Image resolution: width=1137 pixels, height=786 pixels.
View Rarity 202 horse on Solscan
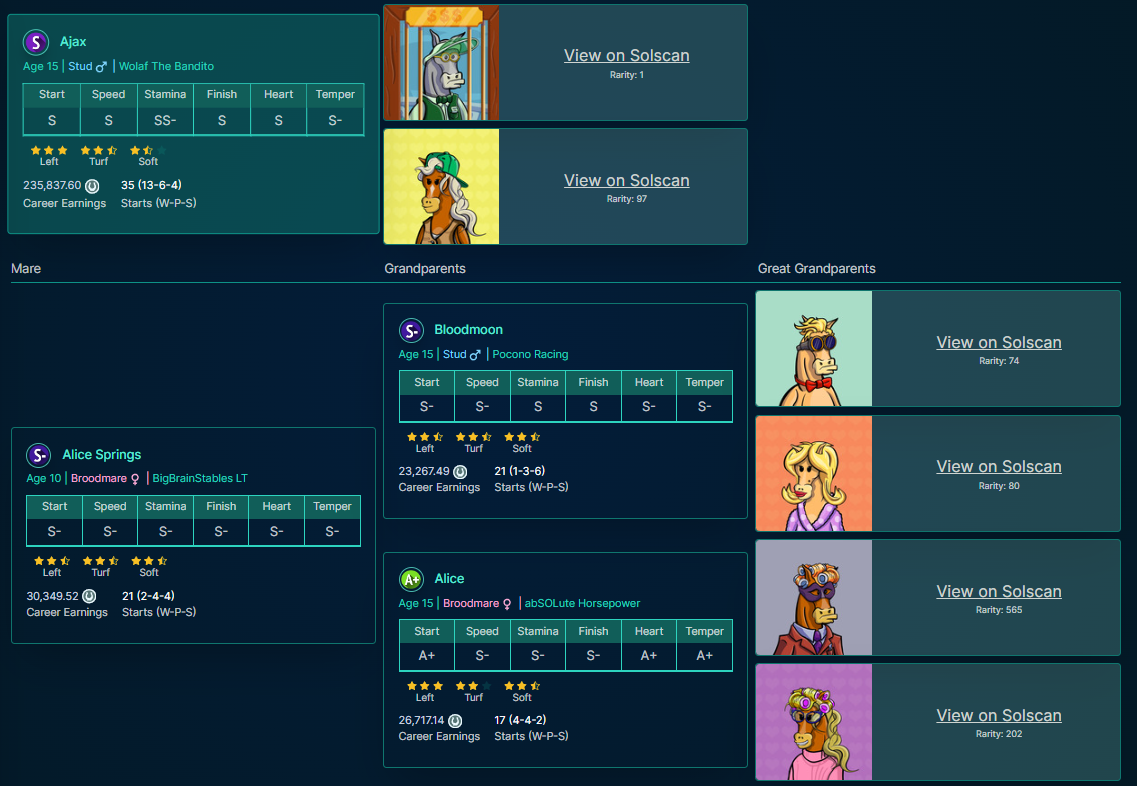[998, 716]
